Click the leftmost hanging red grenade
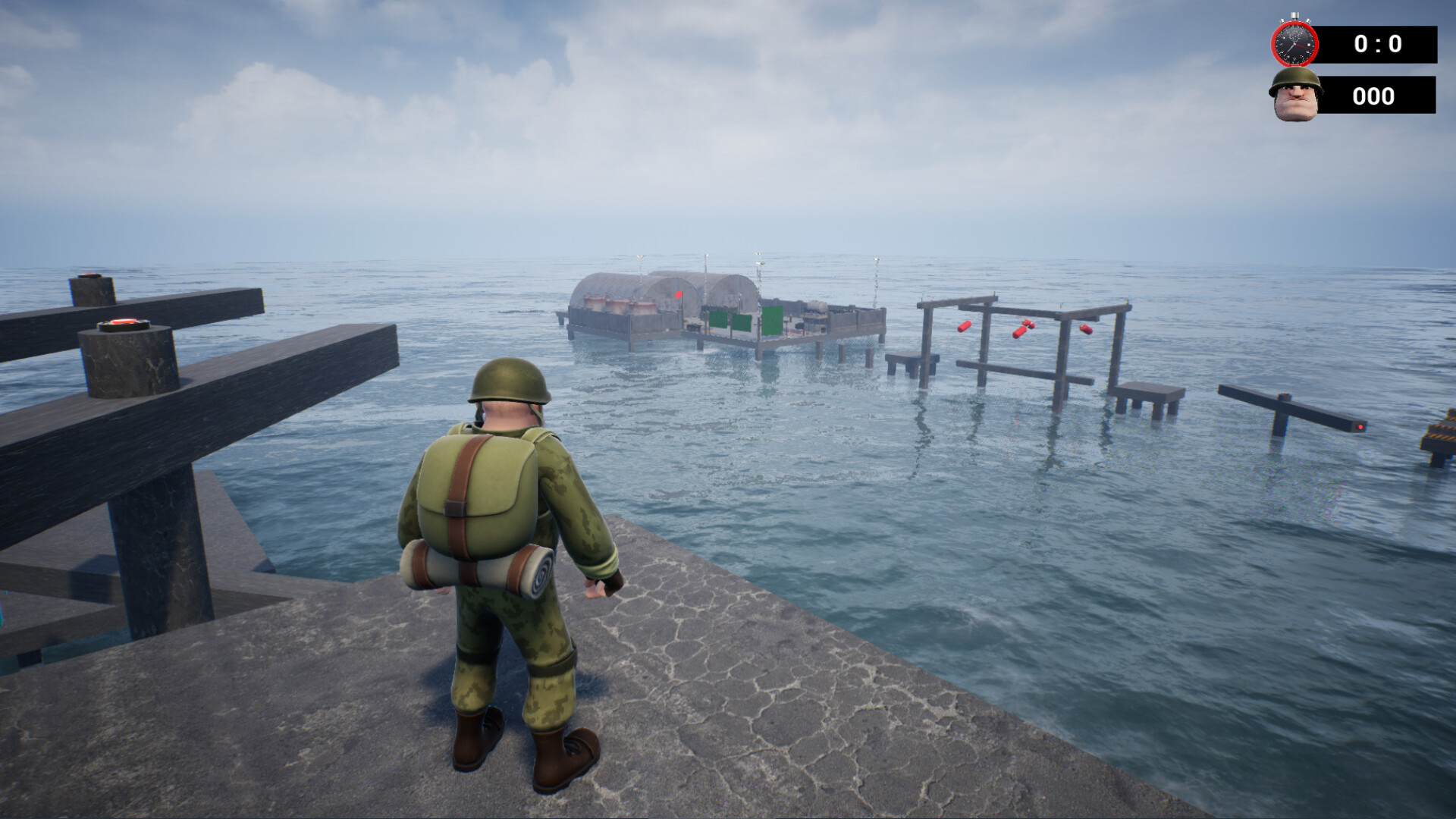The height and width of the screenshot is (819, 1456). pos(965,328)
